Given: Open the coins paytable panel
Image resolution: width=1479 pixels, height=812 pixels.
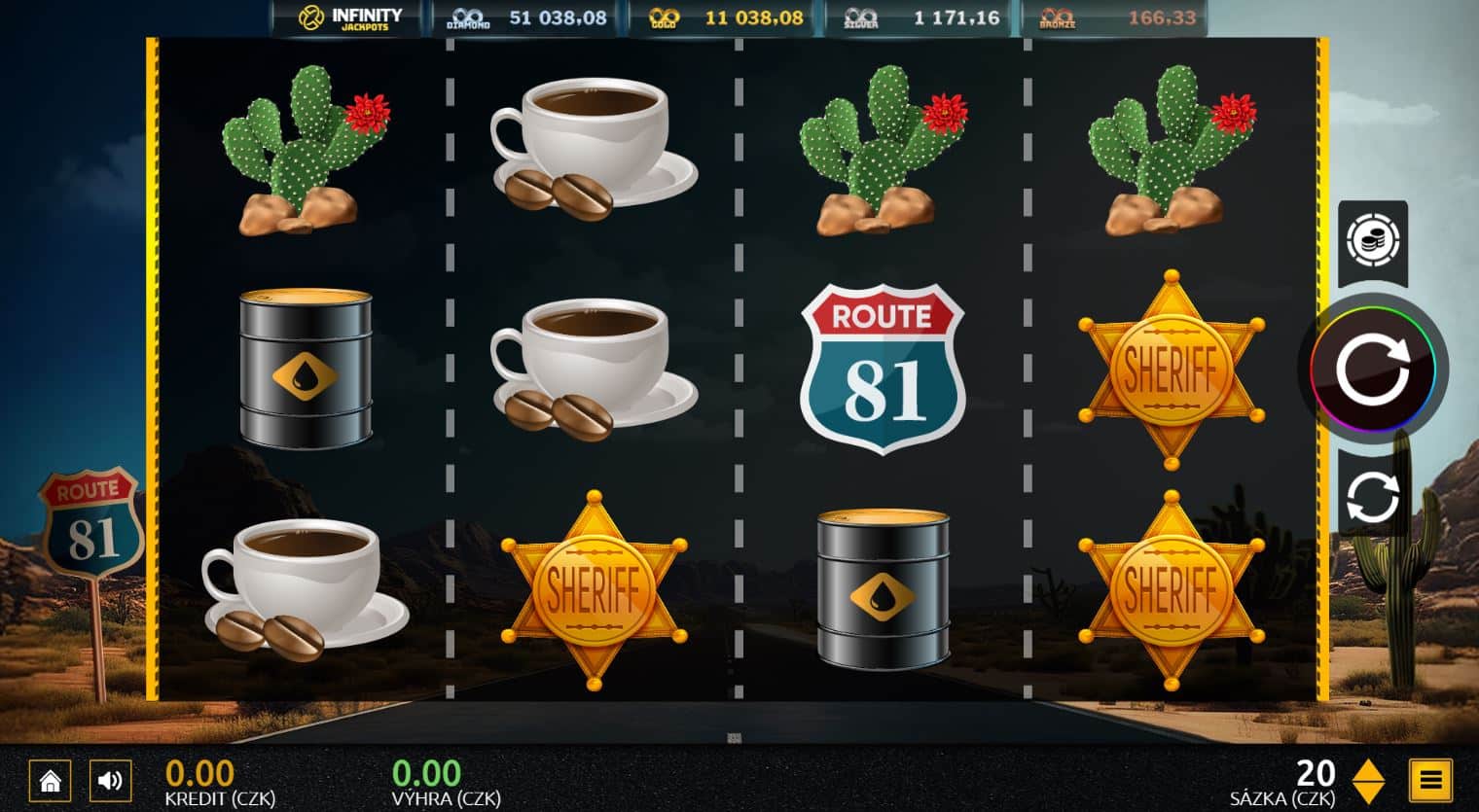Looking at the screenshot, I should tap(1373, 241).
